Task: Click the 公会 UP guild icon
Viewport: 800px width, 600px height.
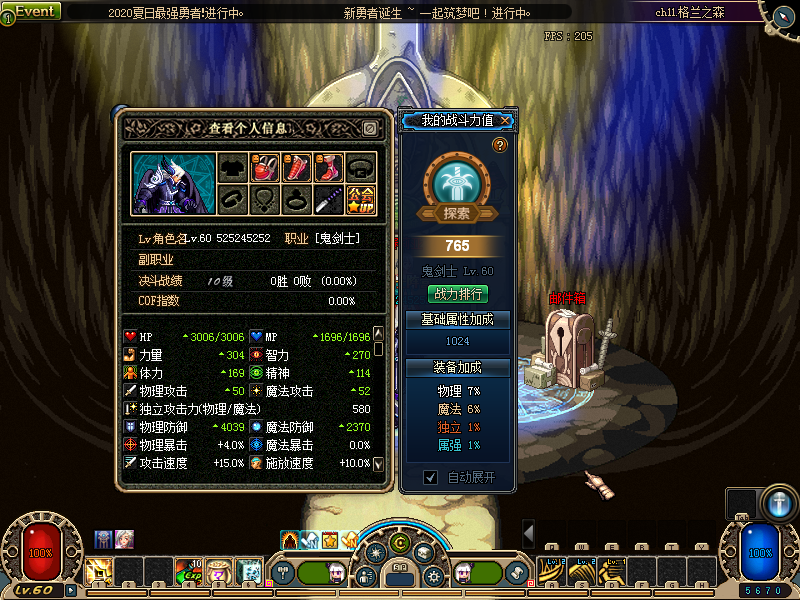Action: pyautogui.click(x=361, y=200)
